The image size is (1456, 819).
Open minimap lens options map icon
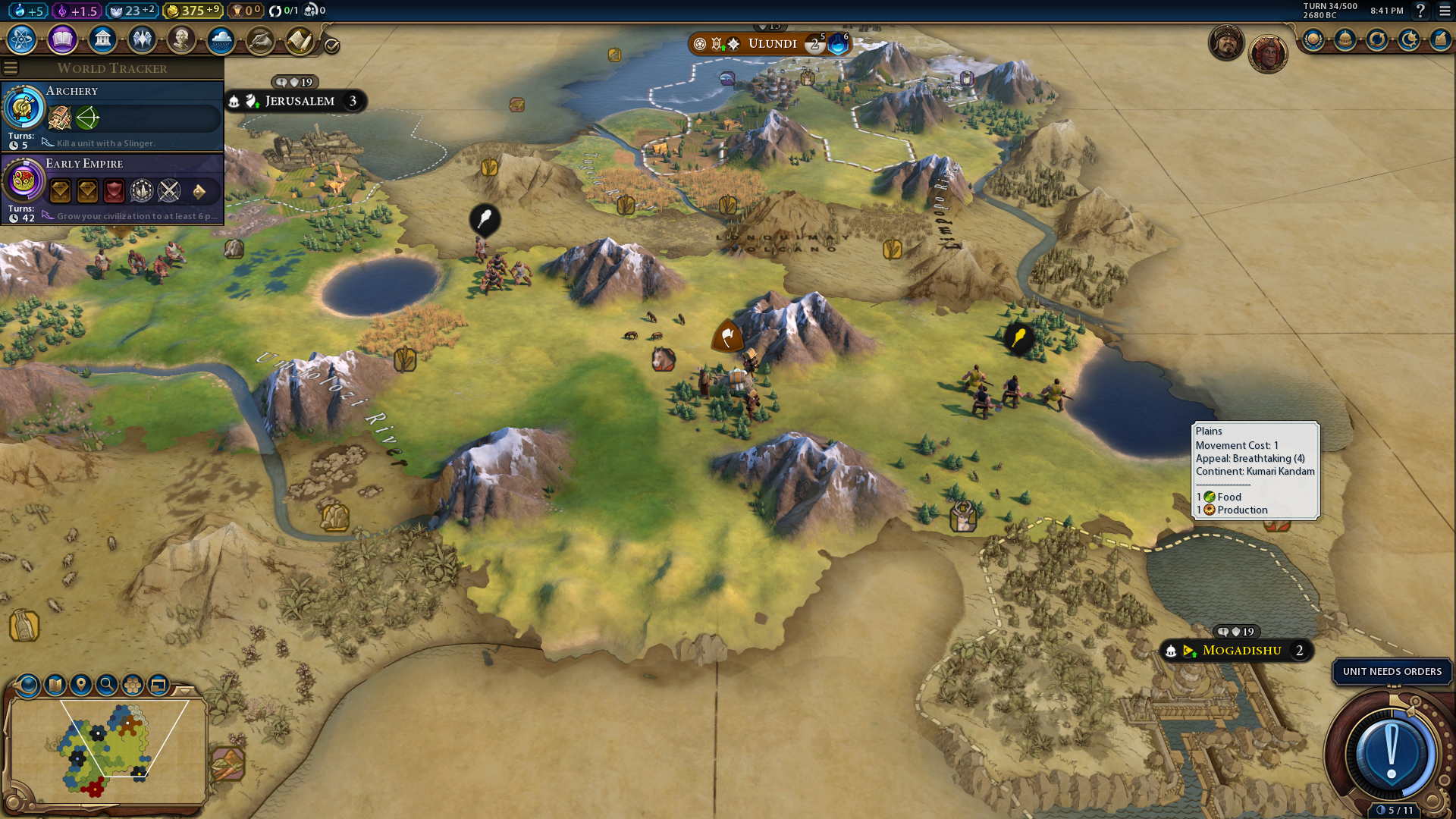pyautogui.click(x=55, y=685)
